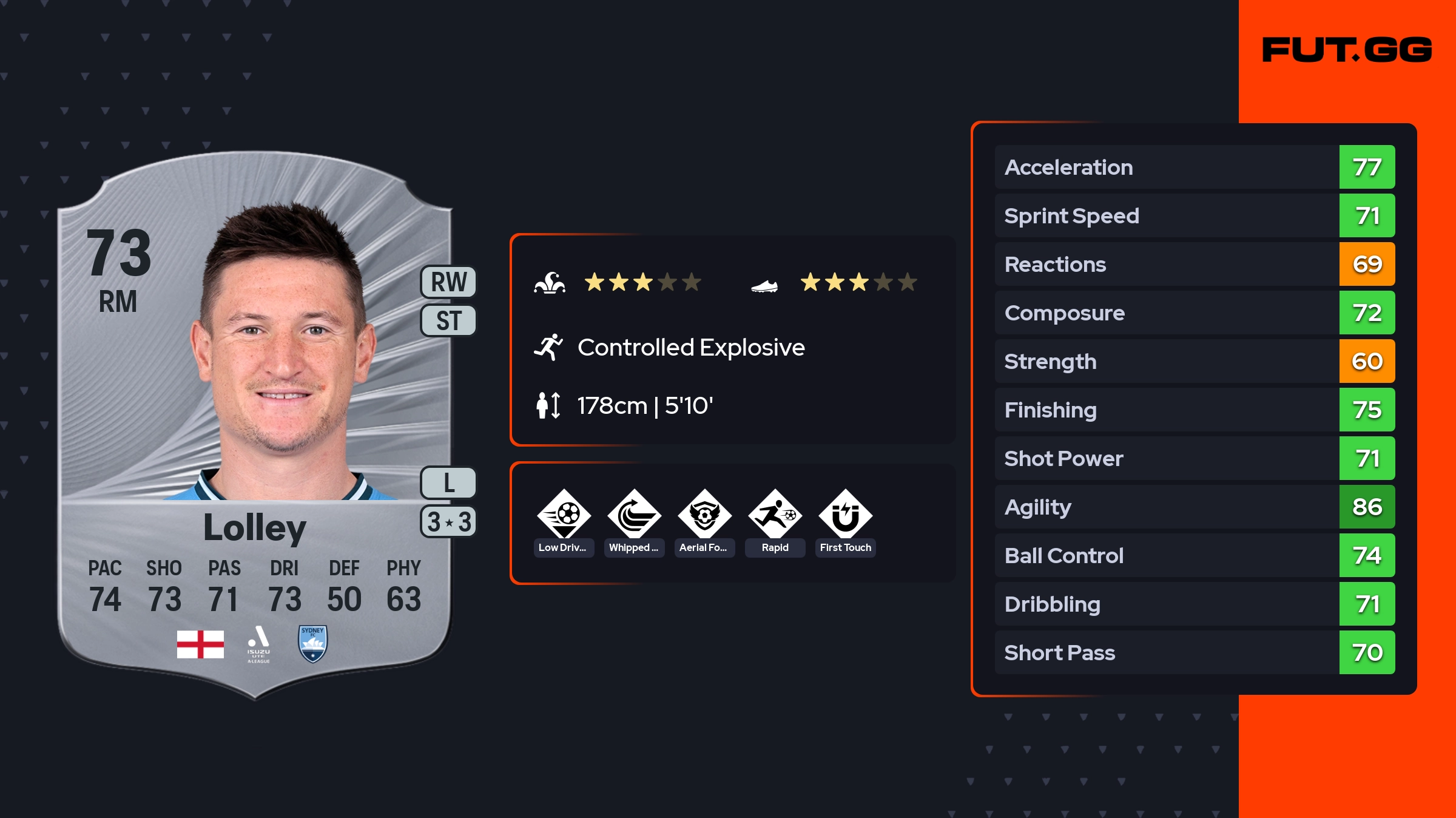Select the Acceleration stat row
The image size is (1456, 818).
coord(1194,167)
